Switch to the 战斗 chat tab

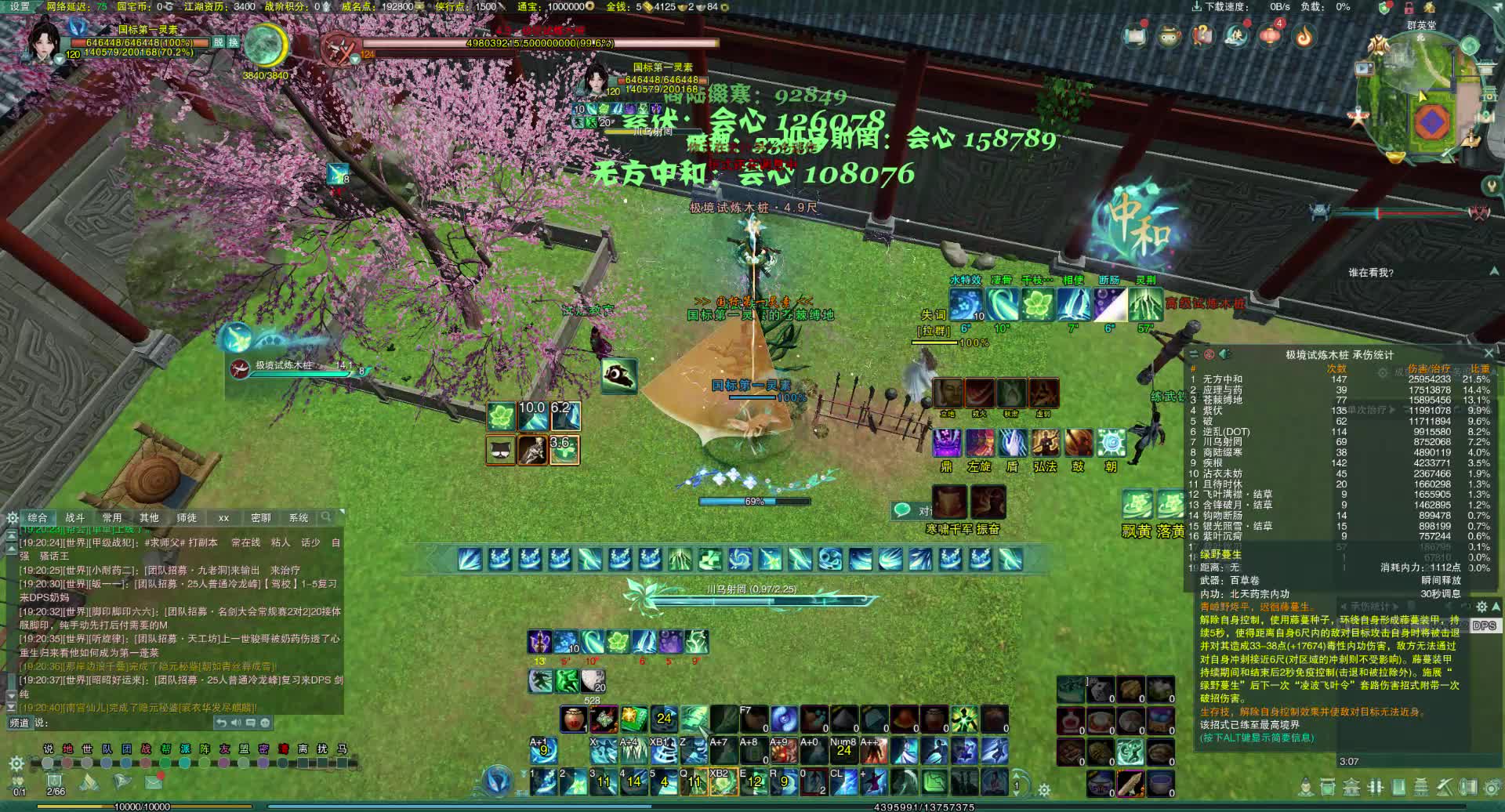pos(75,517)
